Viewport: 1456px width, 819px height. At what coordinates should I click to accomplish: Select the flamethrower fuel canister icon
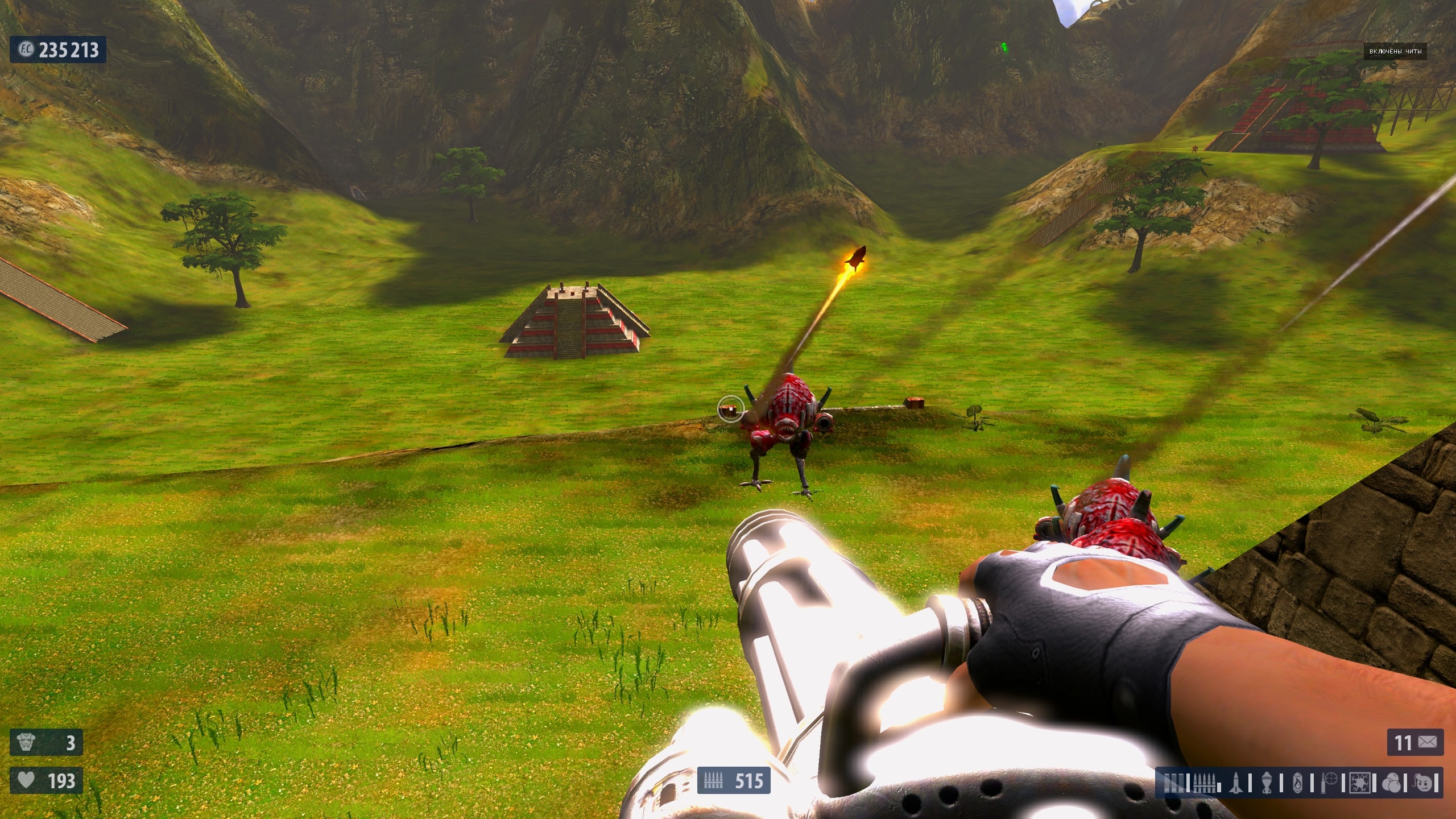[x=1297, y=783]
